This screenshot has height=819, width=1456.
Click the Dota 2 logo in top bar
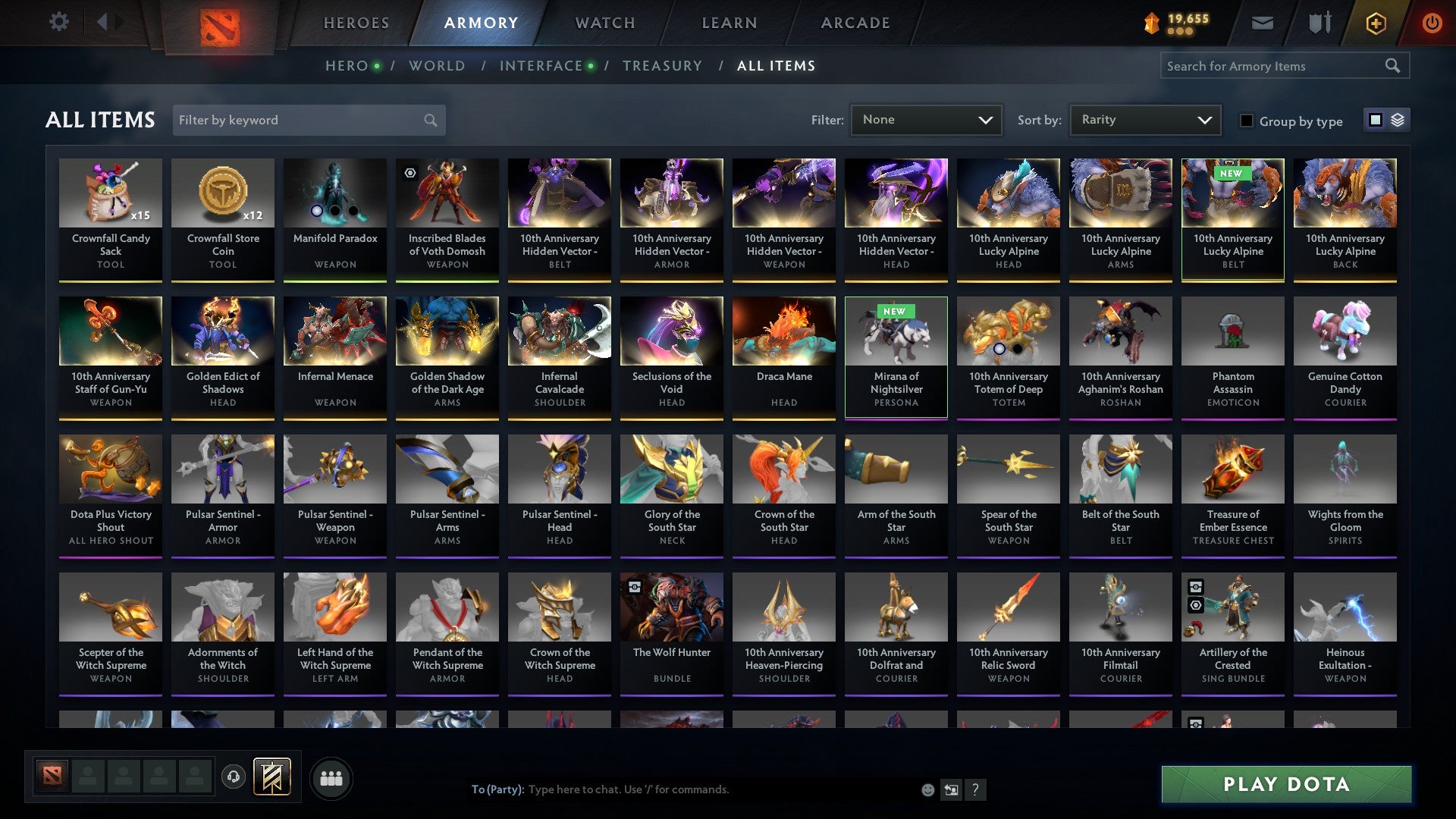pos(219,23)
